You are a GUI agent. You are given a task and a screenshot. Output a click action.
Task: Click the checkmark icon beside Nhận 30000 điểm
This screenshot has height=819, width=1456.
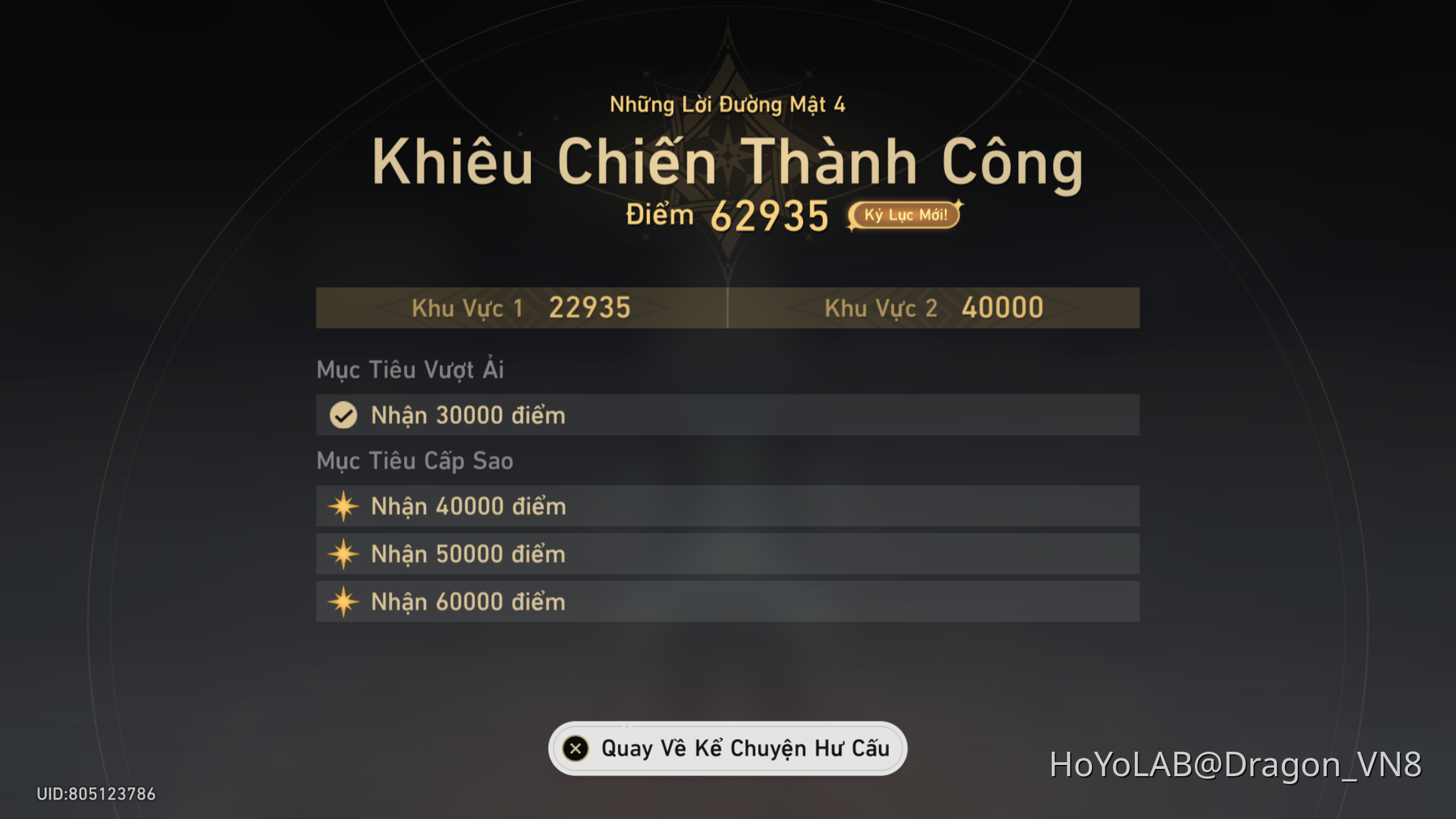click(344, 415)
